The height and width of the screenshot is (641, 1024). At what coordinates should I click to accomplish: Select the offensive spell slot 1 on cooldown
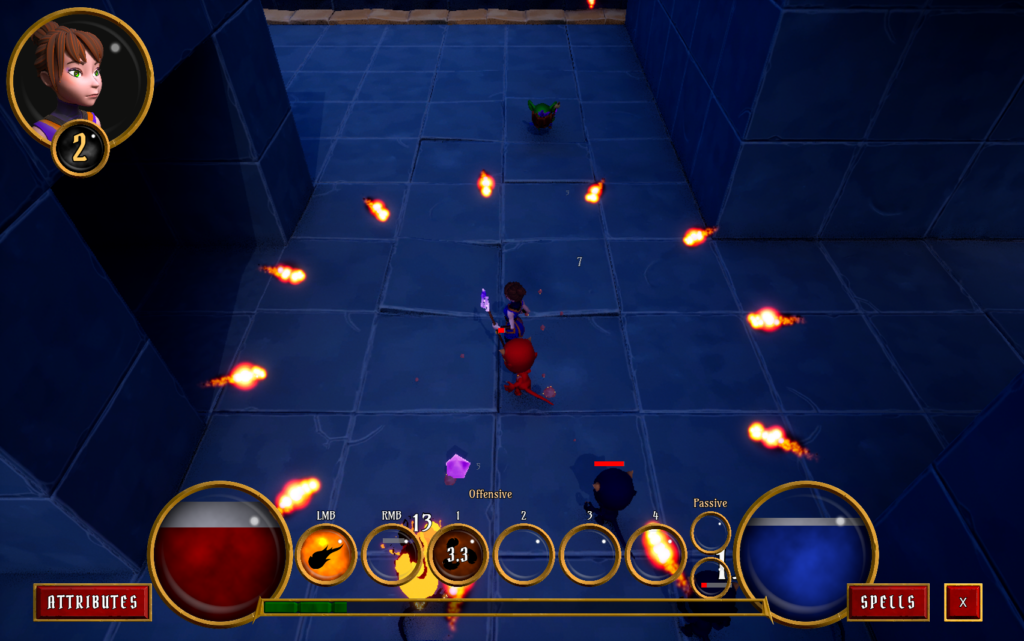pyautogui.click(x=458, y=554)
